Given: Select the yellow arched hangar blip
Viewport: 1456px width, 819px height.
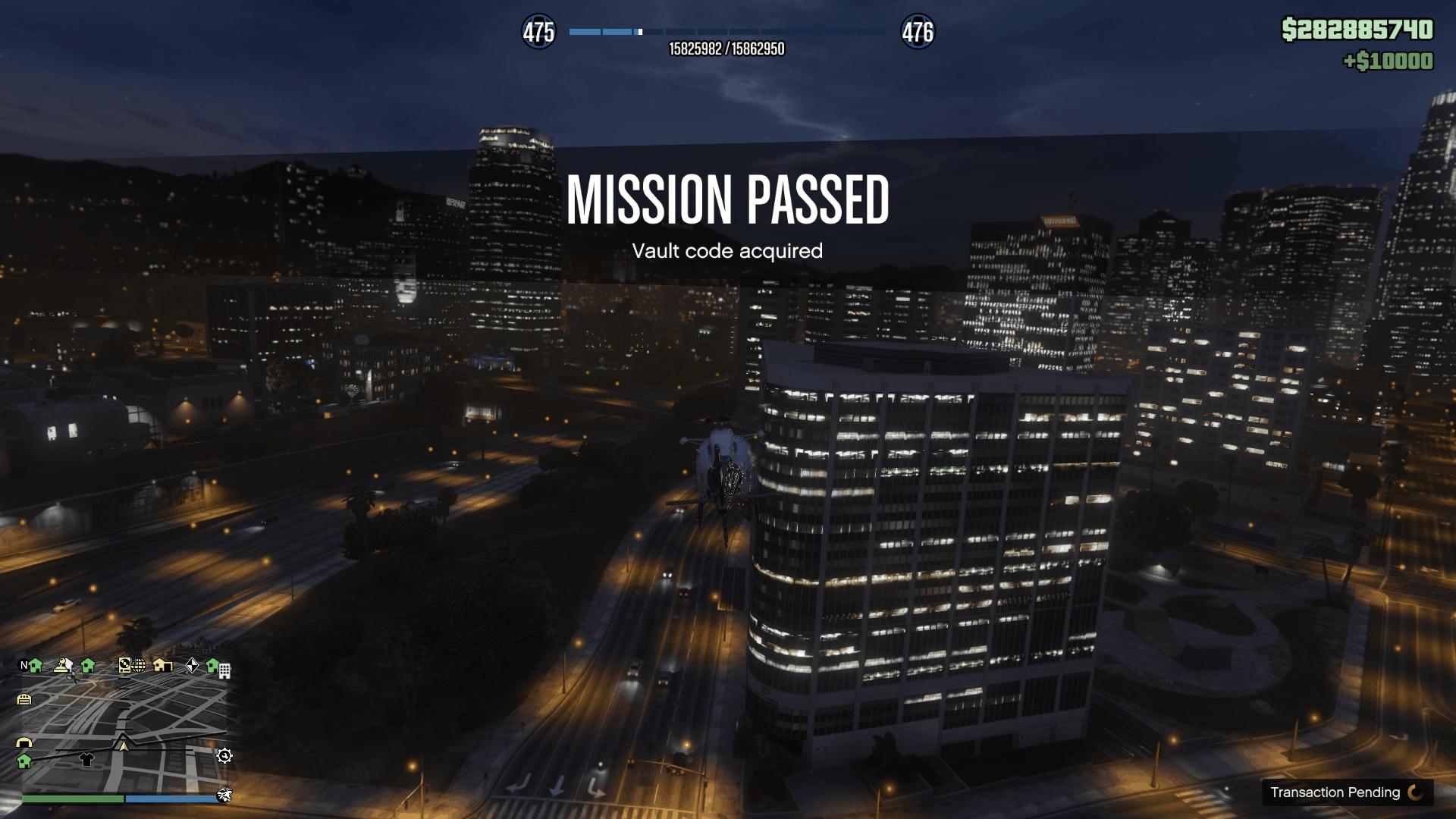Looking at the screenshot, I should (24, 742).
